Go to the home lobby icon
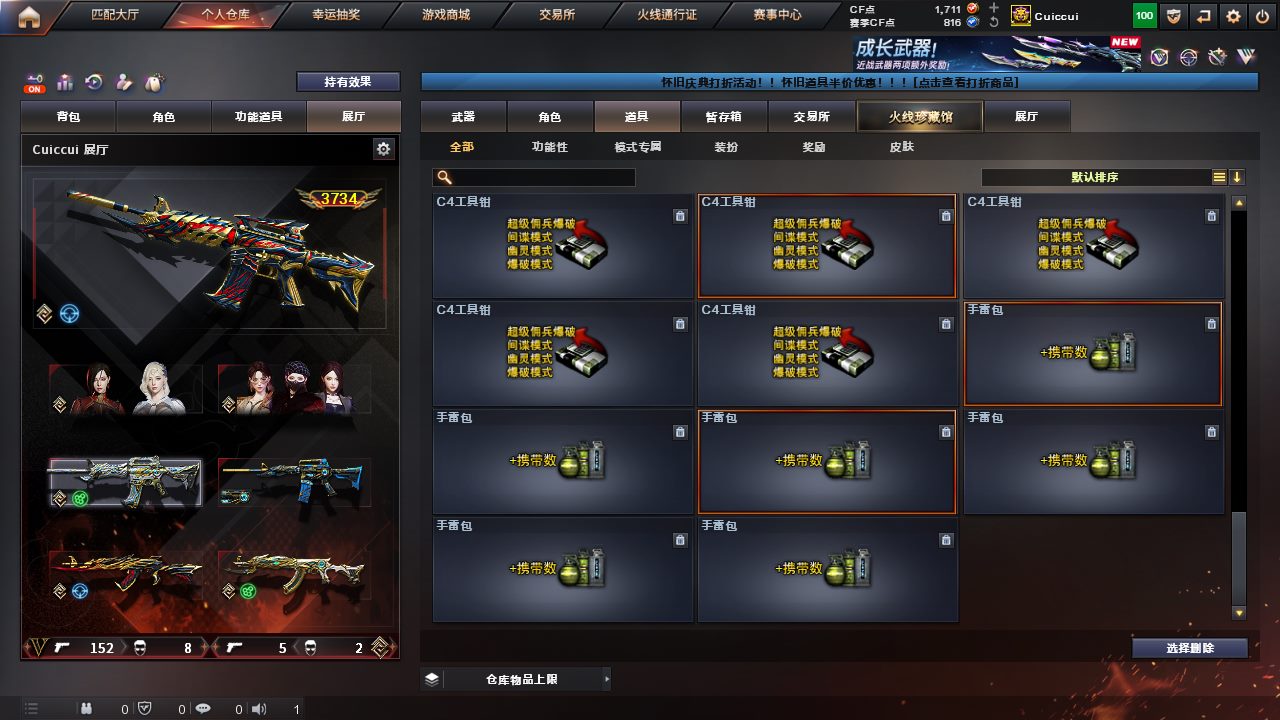 [x=29, y=16]
